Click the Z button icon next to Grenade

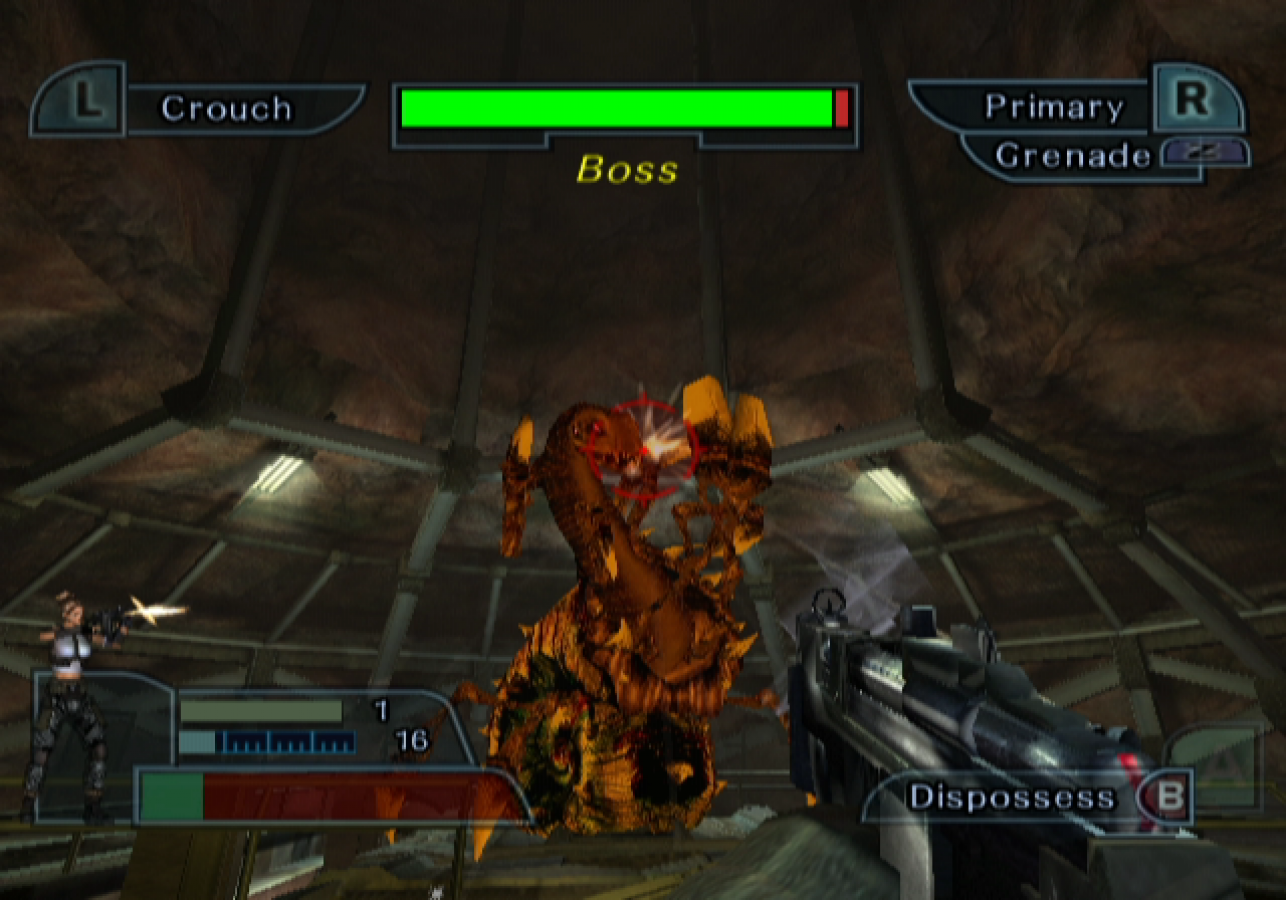[x=1203, y=151]
